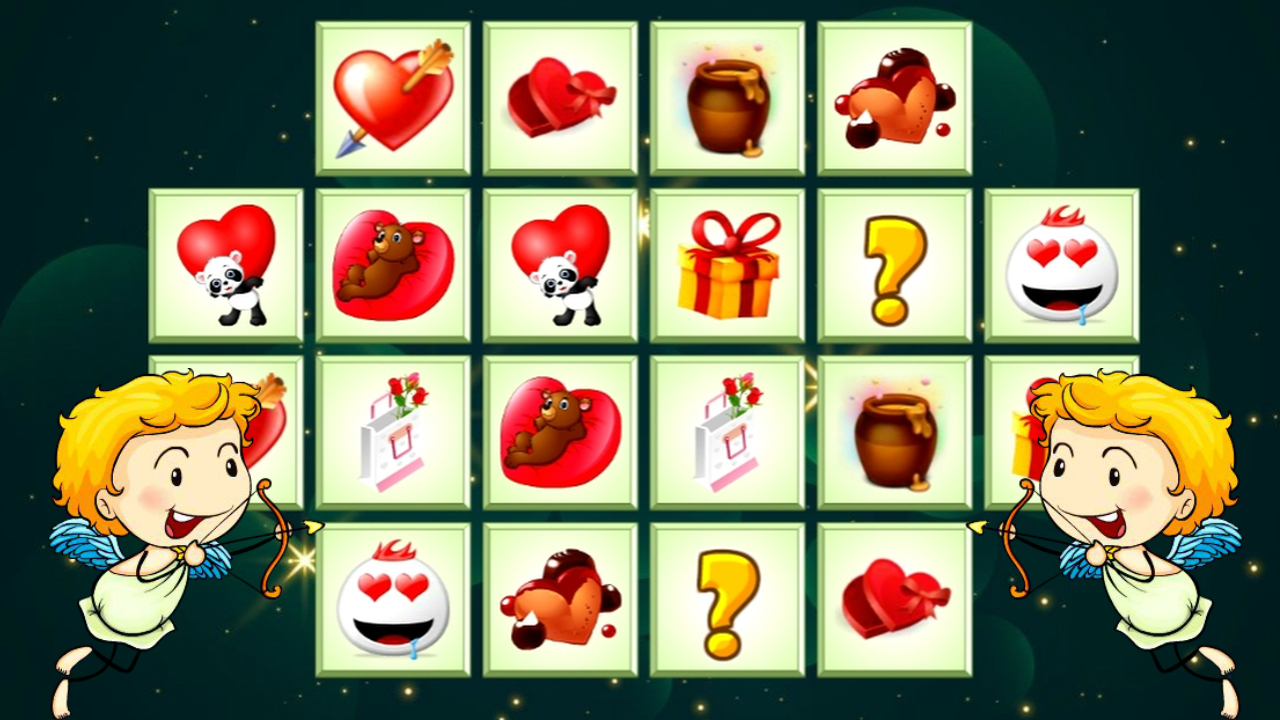Select the heart-shaped chocolate box with bow
The height and width of the screenshot is (720, 1280).
tap(560, 96)
